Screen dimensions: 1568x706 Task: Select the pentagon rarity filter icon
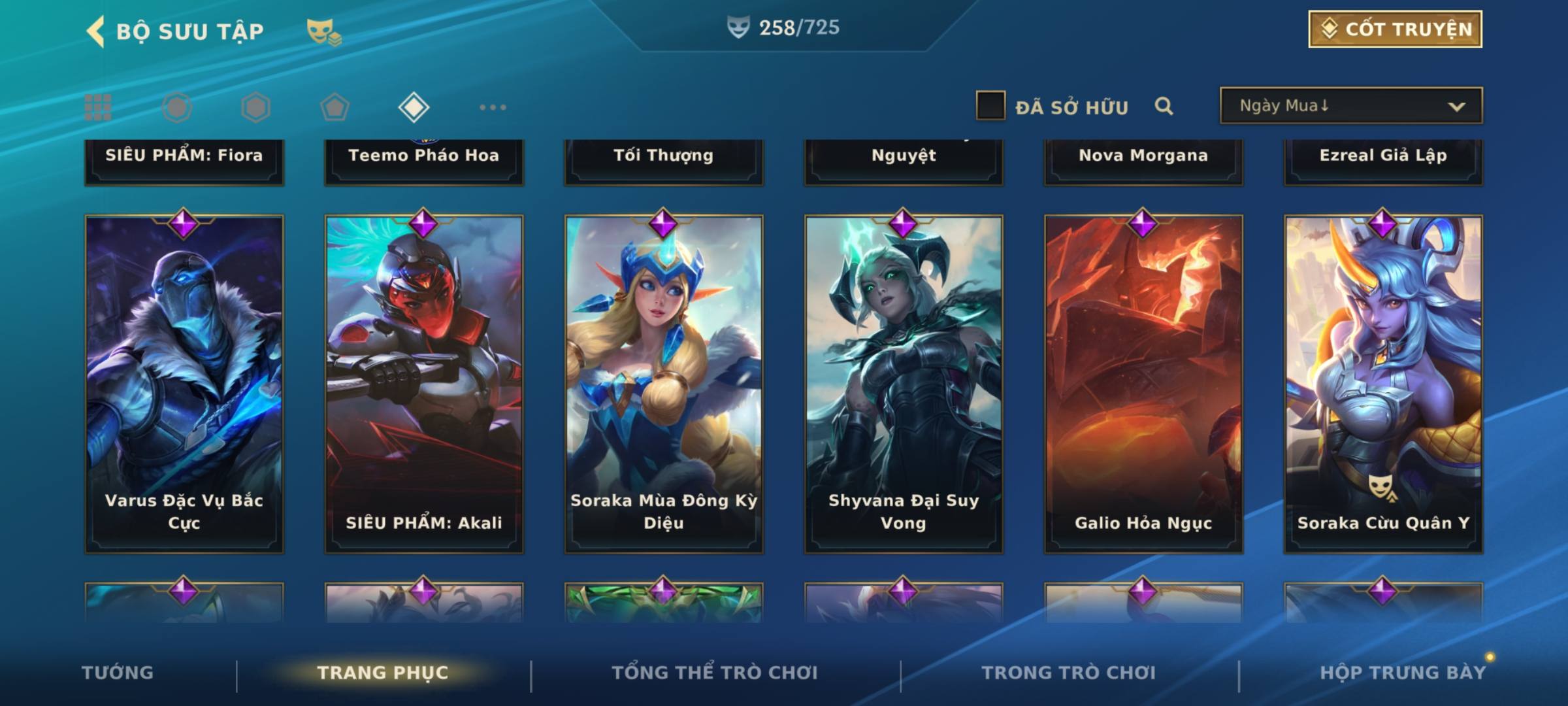pos(335,107)
